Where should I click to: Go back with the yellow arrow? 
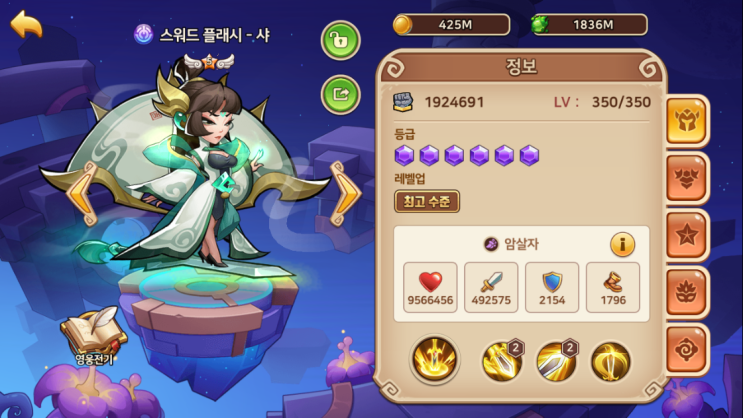pyautogui.click(x=27, y=24)
